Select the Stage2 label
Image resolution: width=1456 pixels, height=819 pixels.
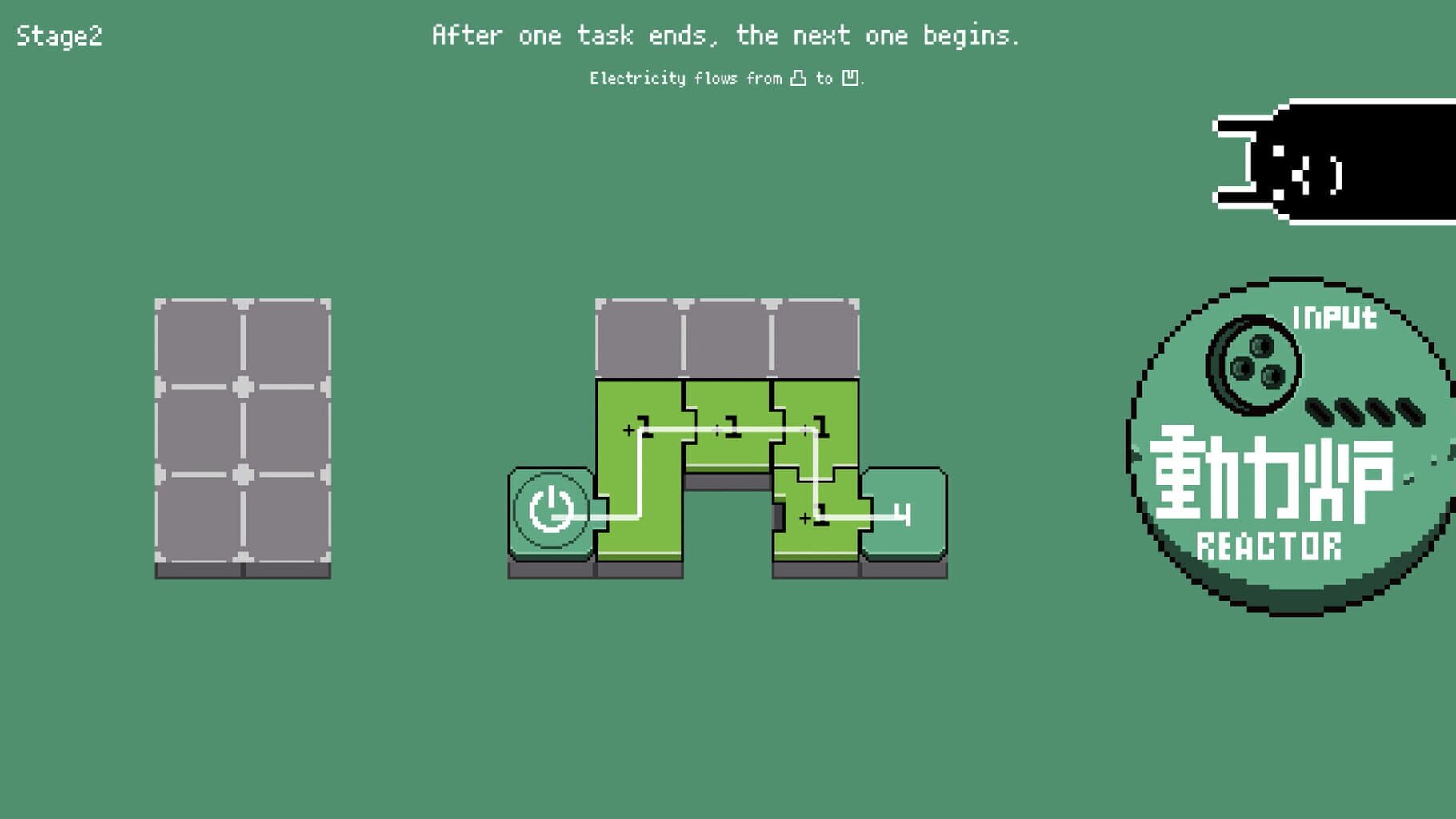click(60, 35)
